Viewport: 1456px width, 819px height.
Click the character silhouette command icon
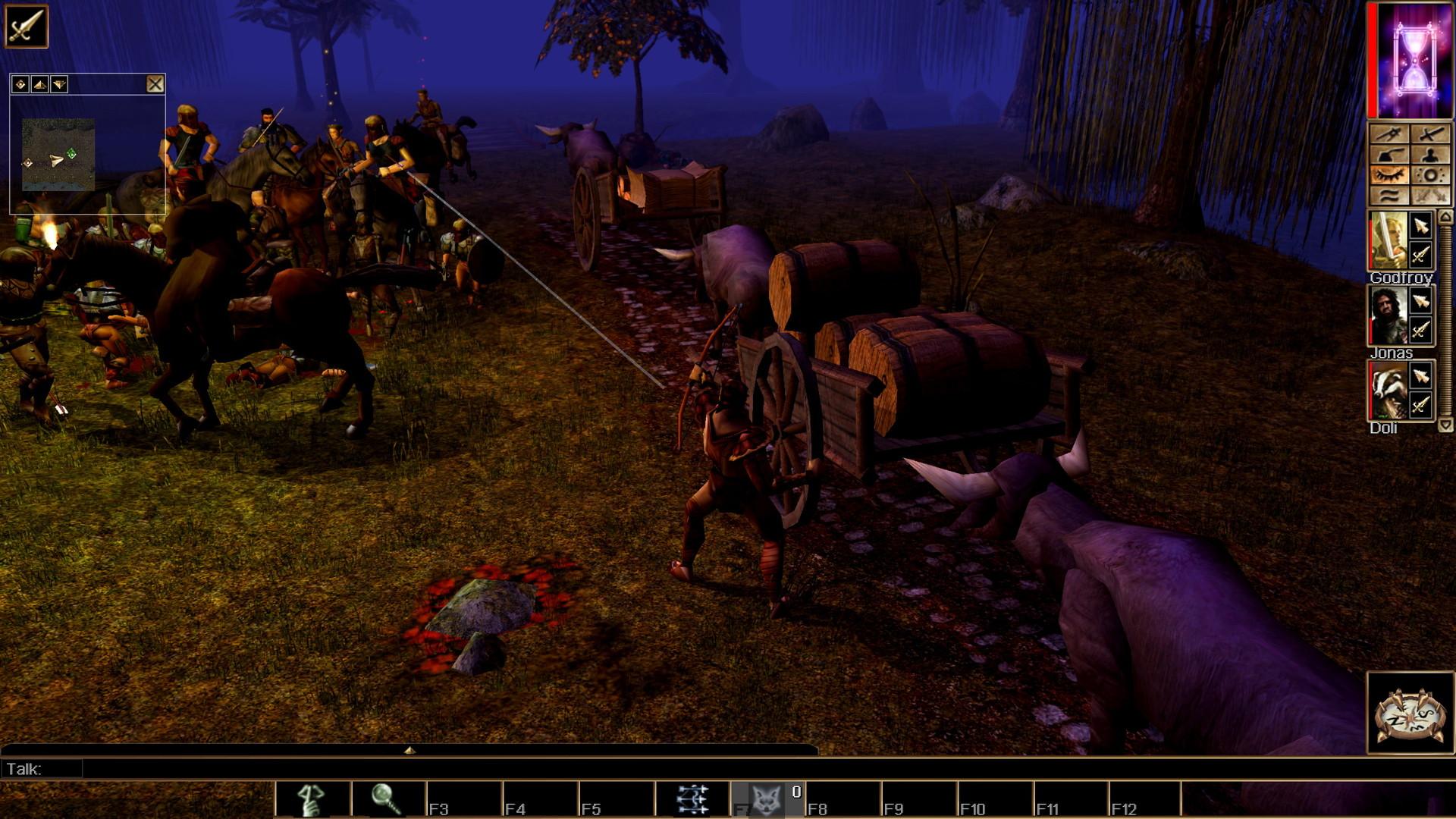coord(1429,155)
